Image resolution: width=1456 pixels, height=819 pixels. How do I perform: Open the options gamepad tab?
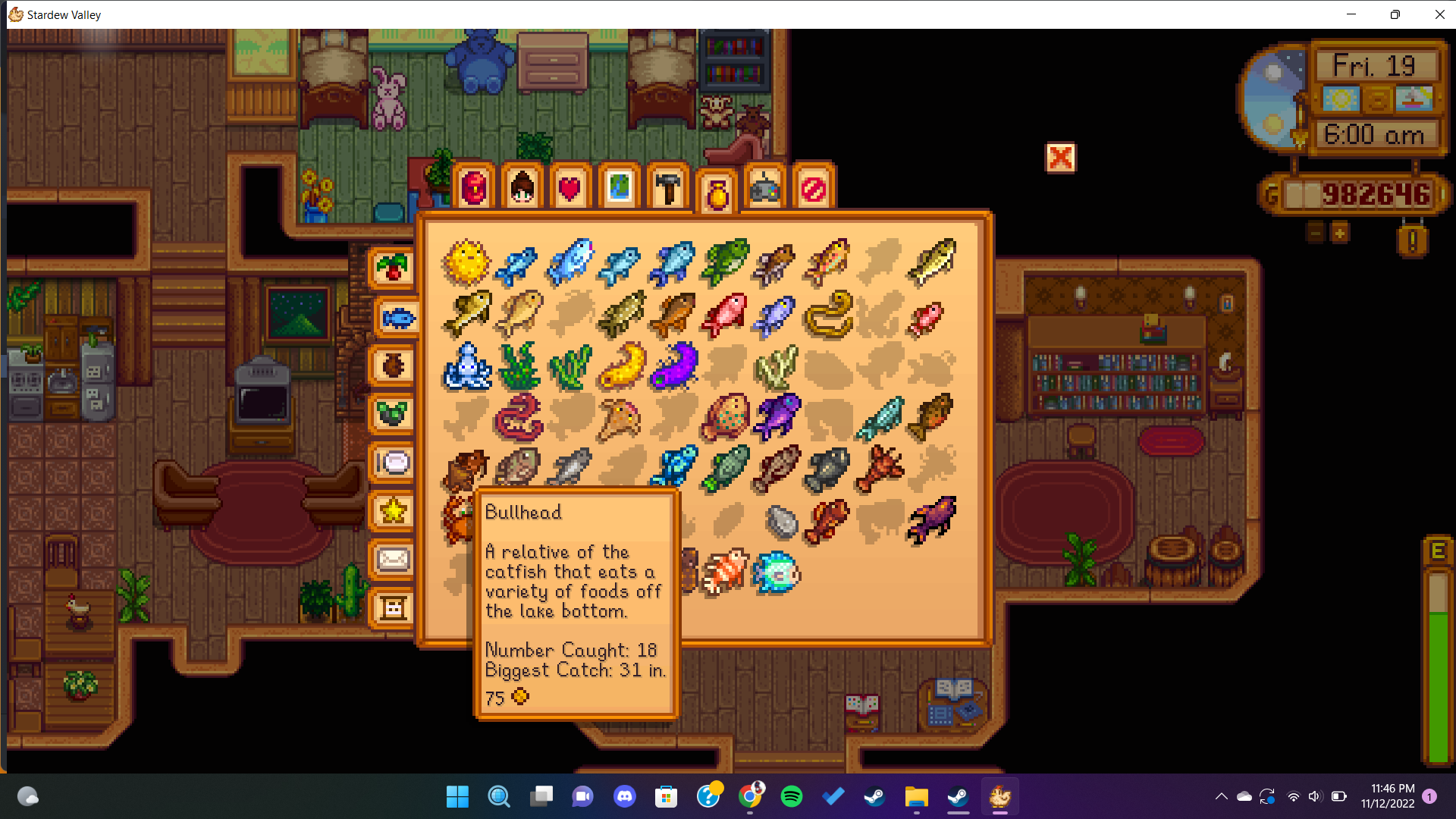click(765, 188)
